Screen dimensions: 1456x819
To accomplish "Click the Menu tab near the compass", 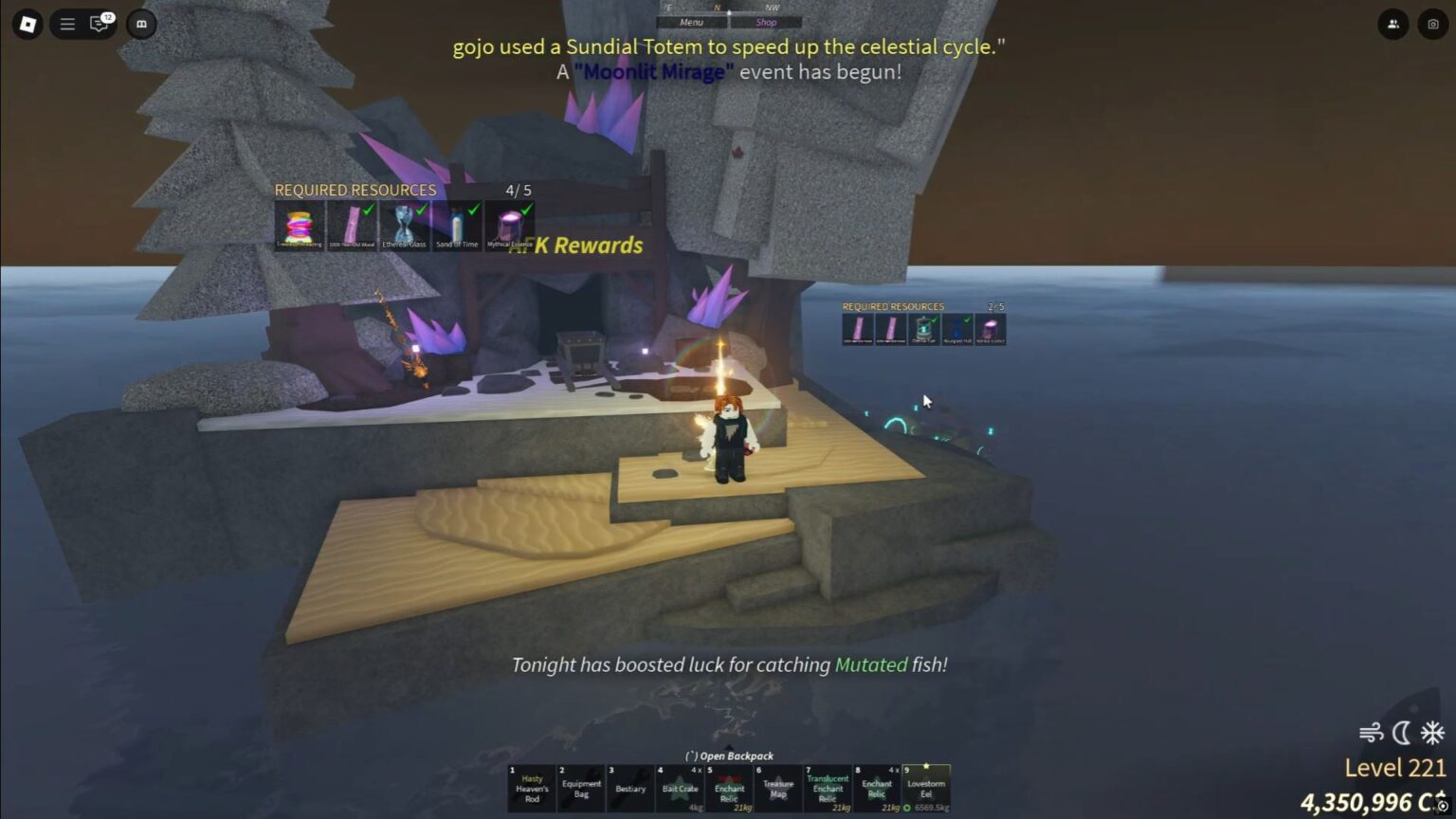I will [x=691, y=22].
